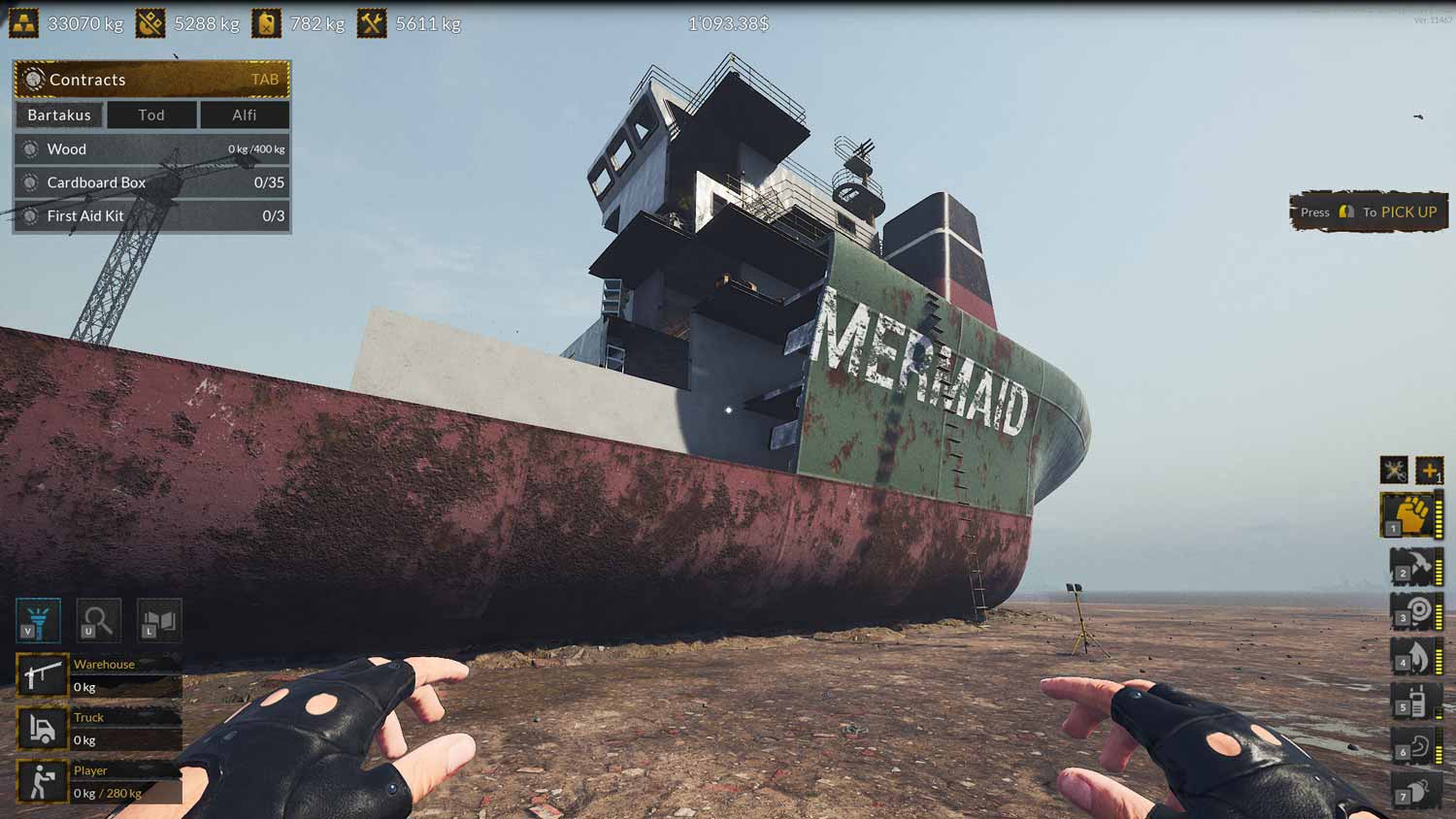This screenshot has width=1456, height=819.
Task: Click the Warehouse crane icon
Action: (x=42, y=675)
